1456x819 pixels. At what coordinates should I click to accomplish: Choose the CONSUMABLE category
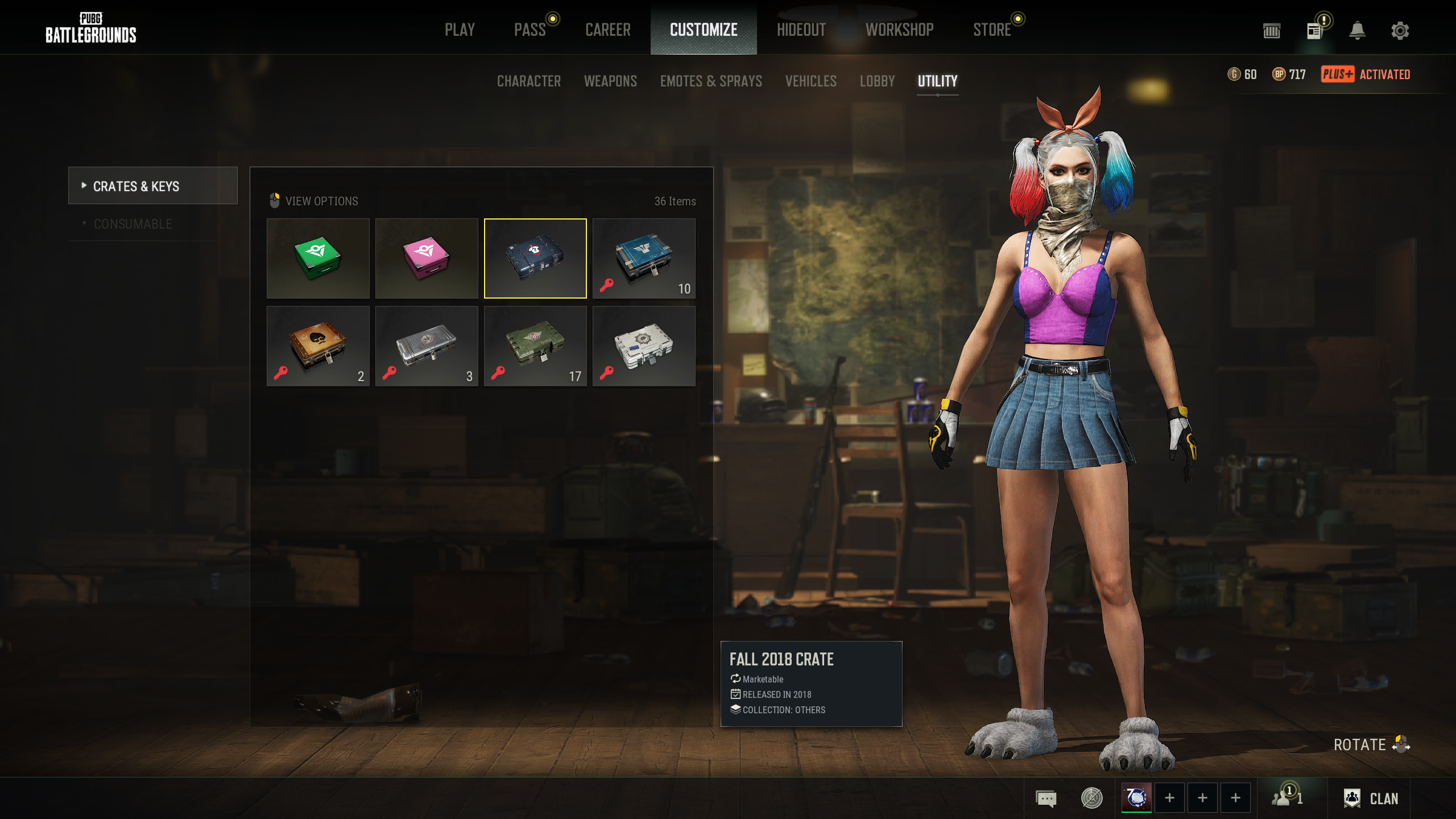point(133,224)
